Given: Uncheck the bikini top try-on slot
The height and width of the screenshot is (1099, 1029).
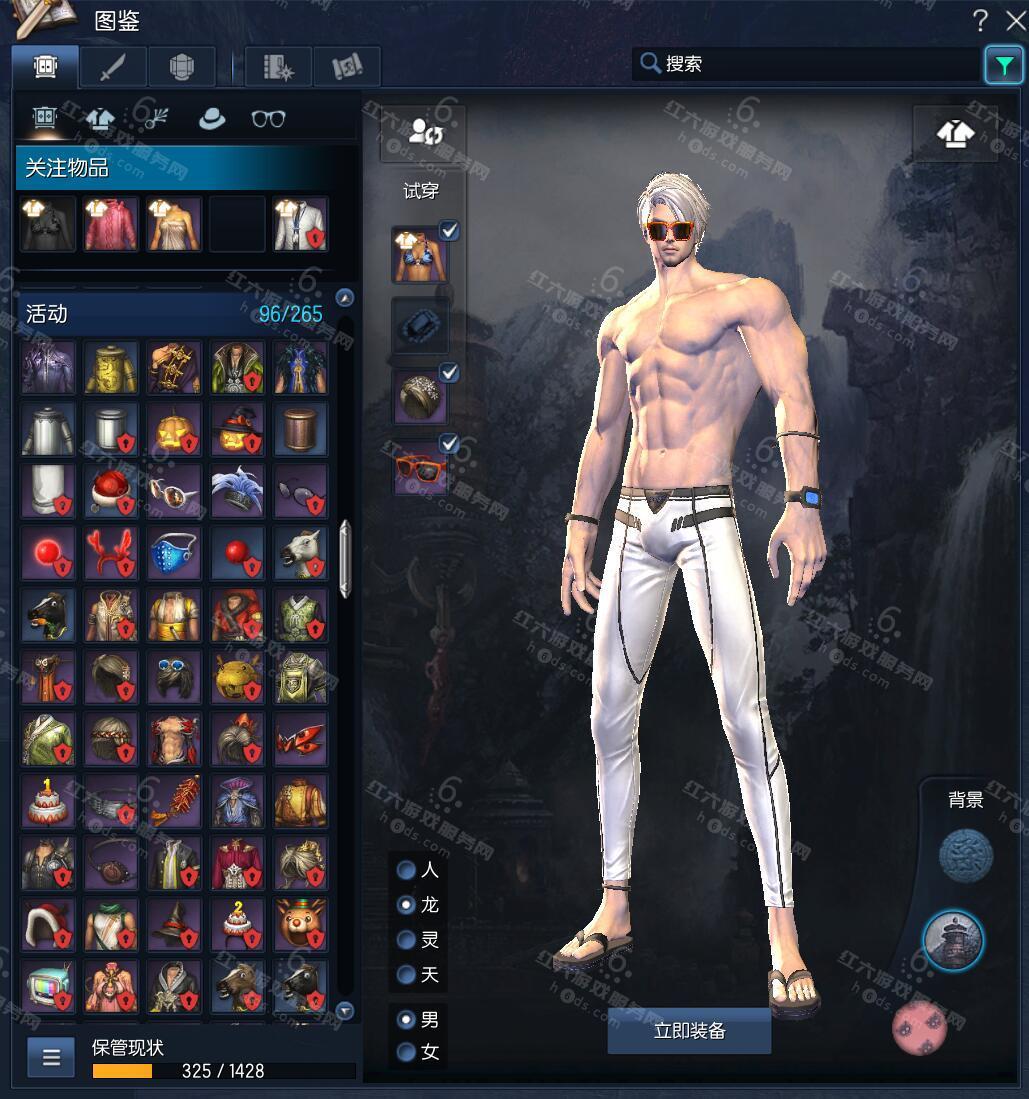Looking at the screenshot, I should pos(450,232).
